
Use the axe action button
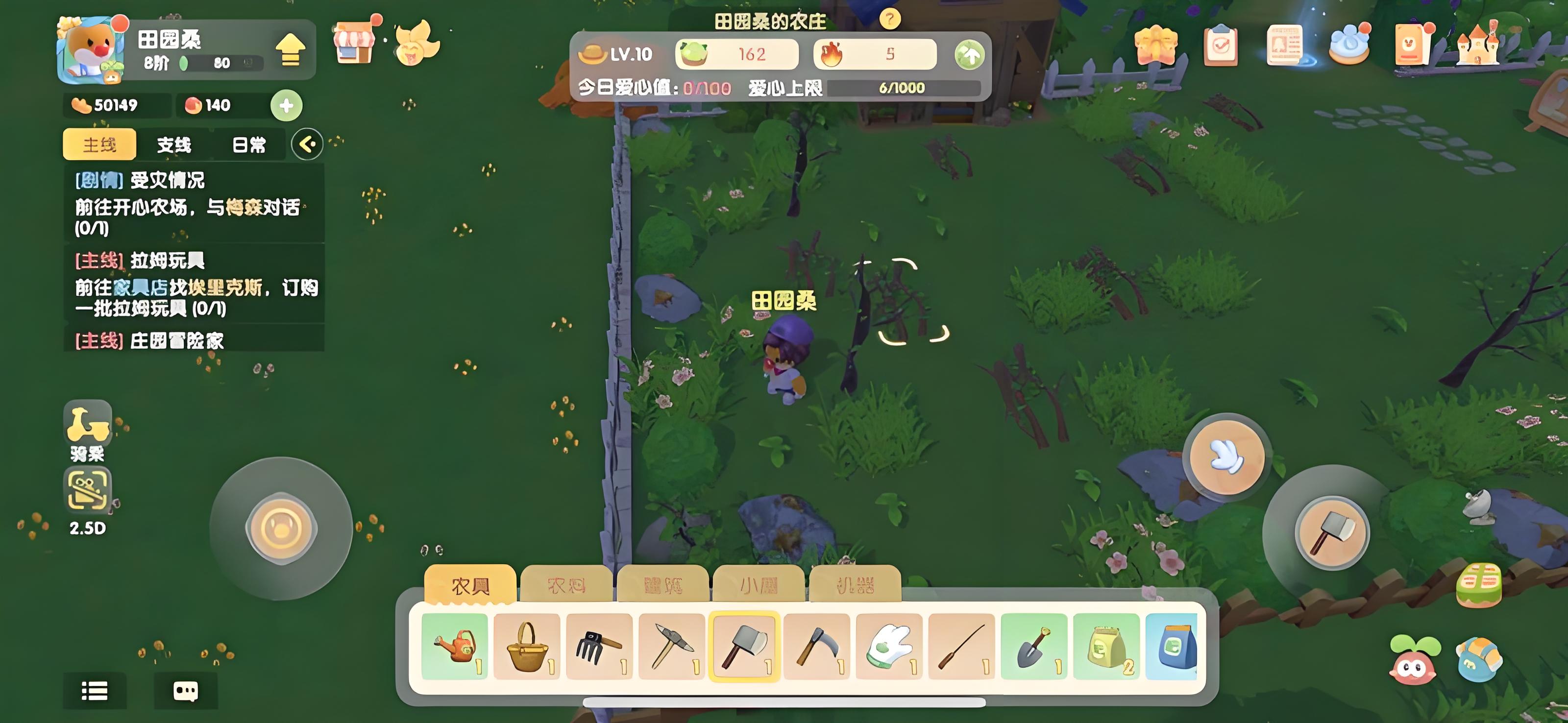point(1331,532)
